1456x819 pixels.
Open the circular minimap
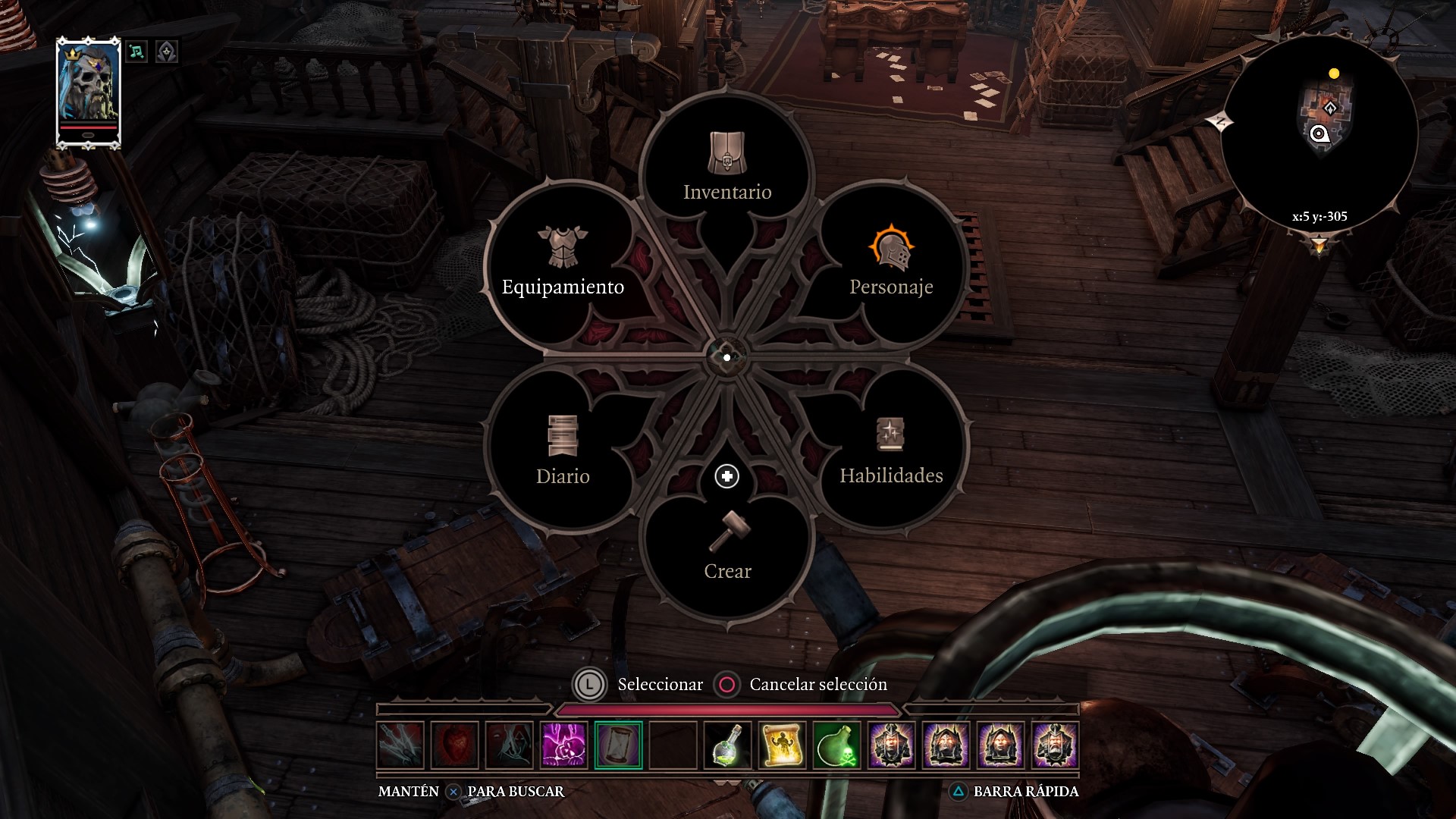1319,134
